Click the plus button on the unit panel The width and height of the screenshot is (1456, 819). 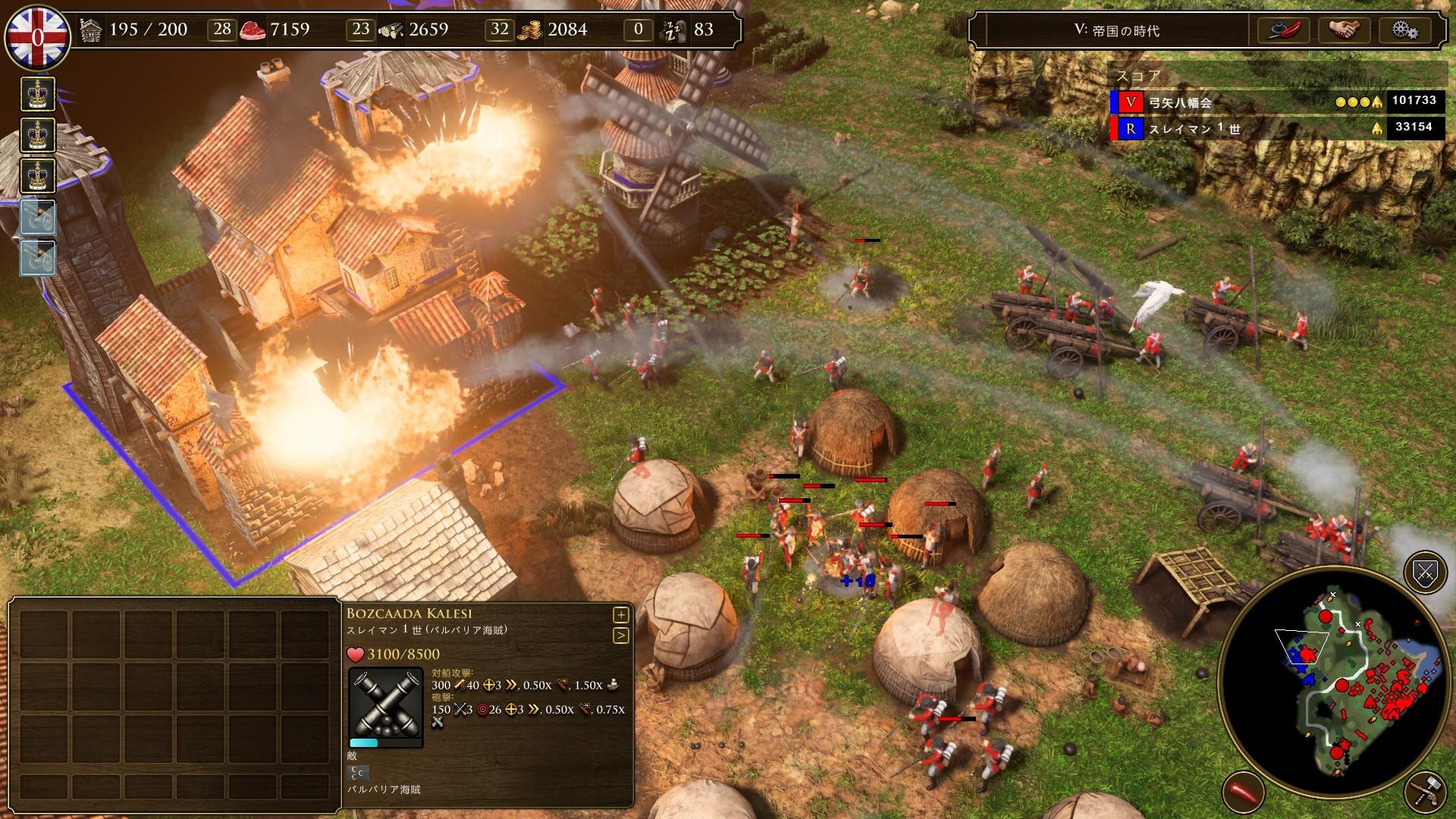620,614
